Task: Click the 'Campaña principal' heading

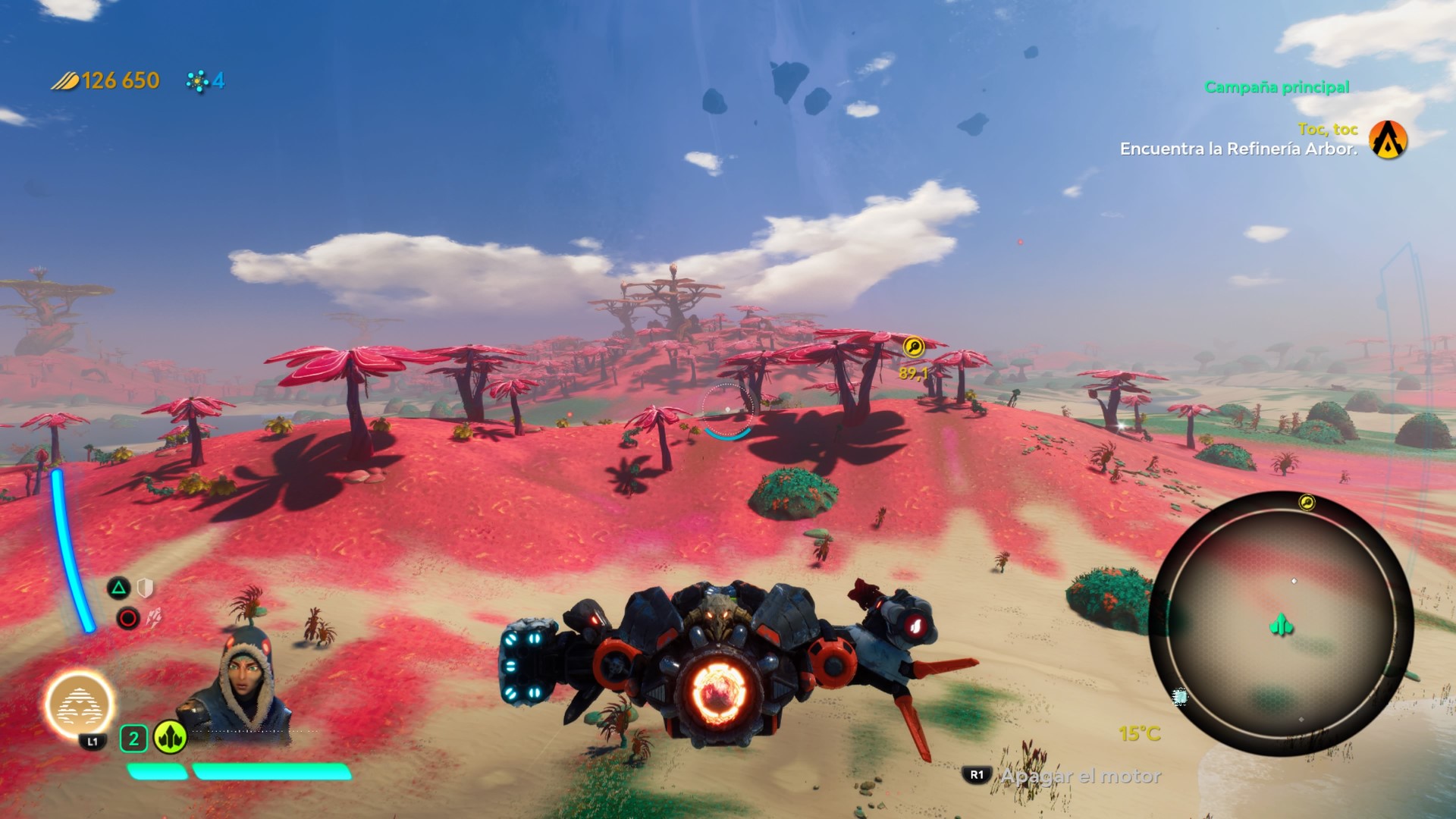Action: 1277,87
